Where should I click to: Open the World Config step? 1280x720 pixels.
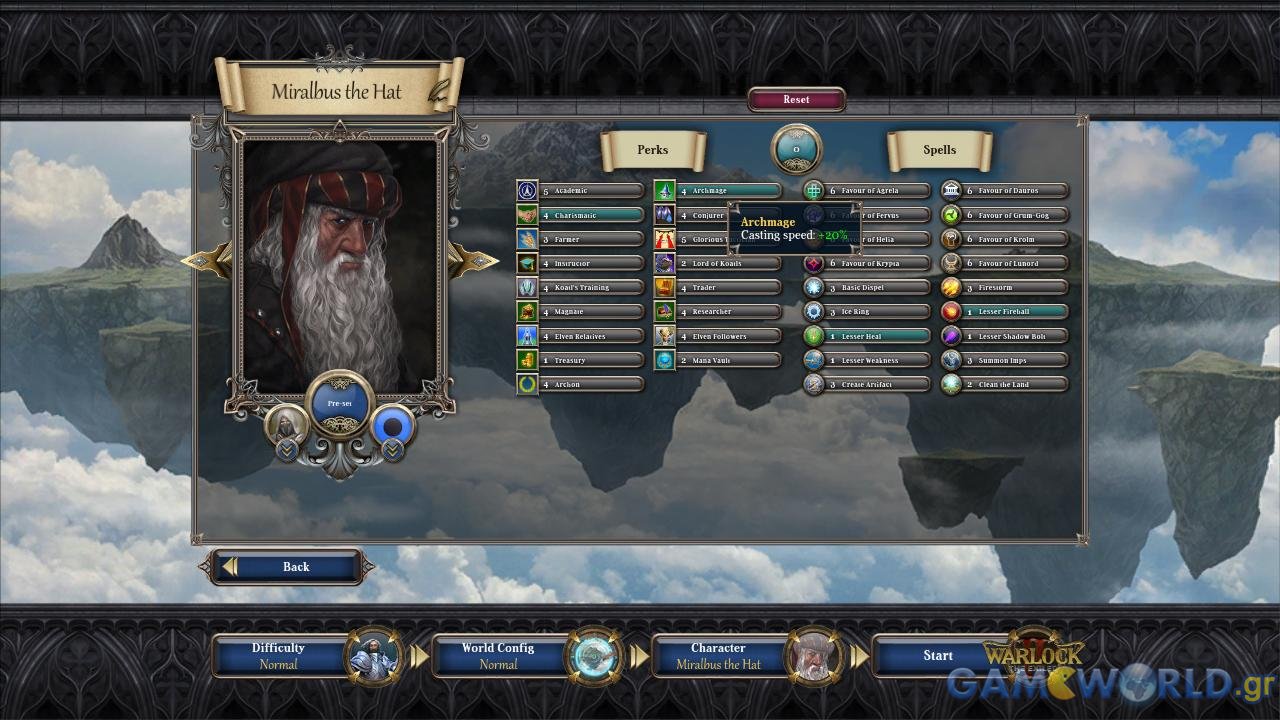click(x=498, y=656)
